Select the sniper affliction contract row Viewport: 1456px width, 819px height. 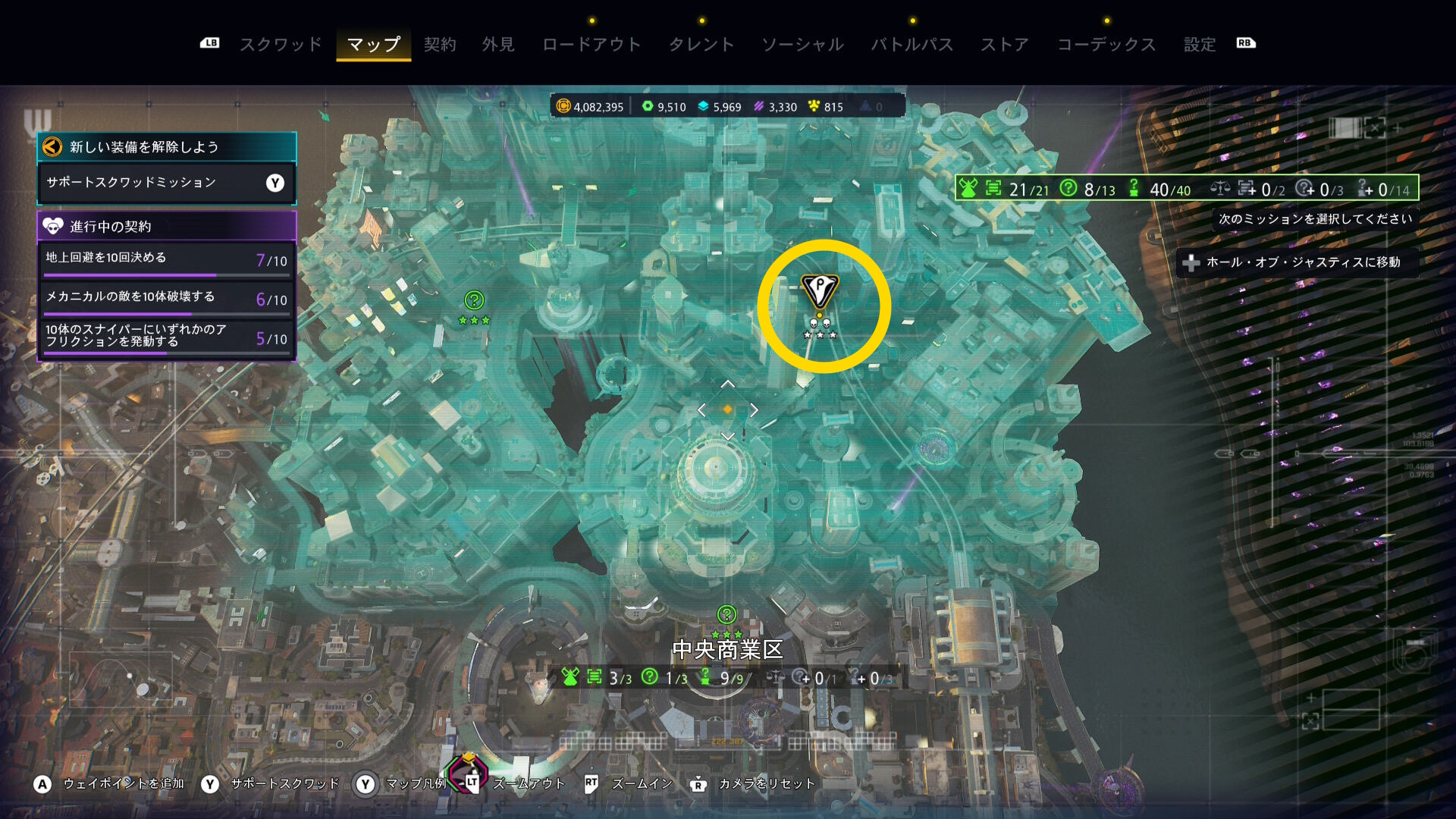166,337
